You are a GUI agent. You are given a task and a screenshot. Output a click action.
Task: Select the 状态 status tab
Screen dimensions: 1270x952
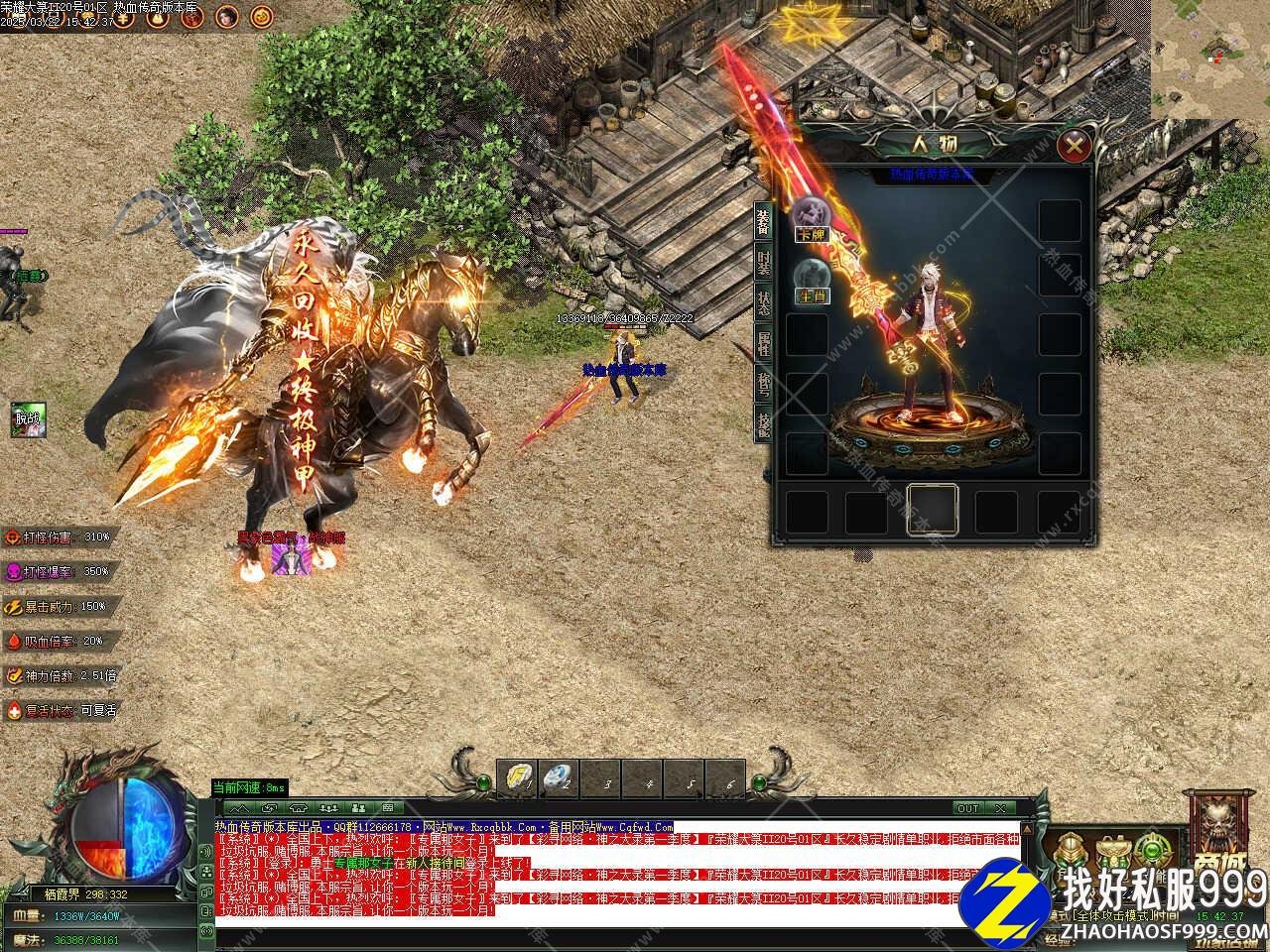763,303
